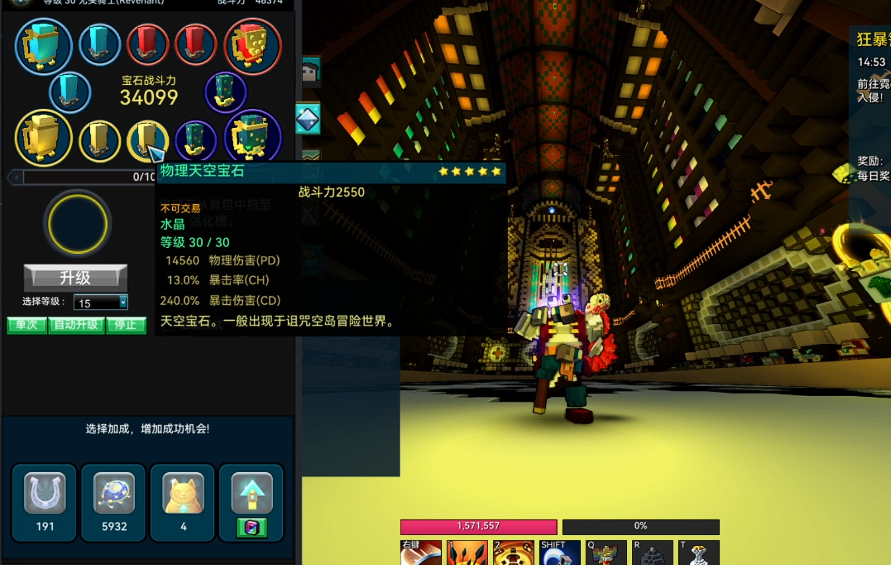Use the white flask in slot T
Image resolution: width=891 pixels, height=565 pixels.
point(699,554)
